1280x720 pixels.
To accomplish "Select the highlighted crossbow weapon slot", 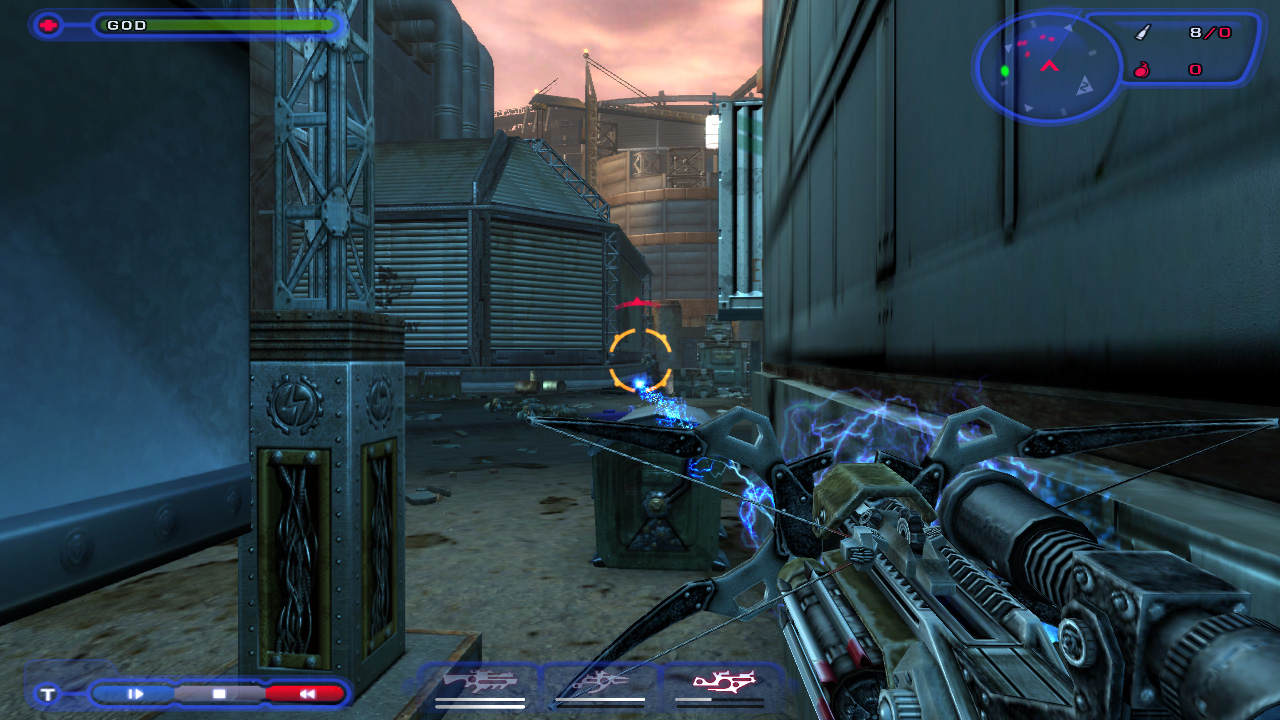I will pos(723,683).
